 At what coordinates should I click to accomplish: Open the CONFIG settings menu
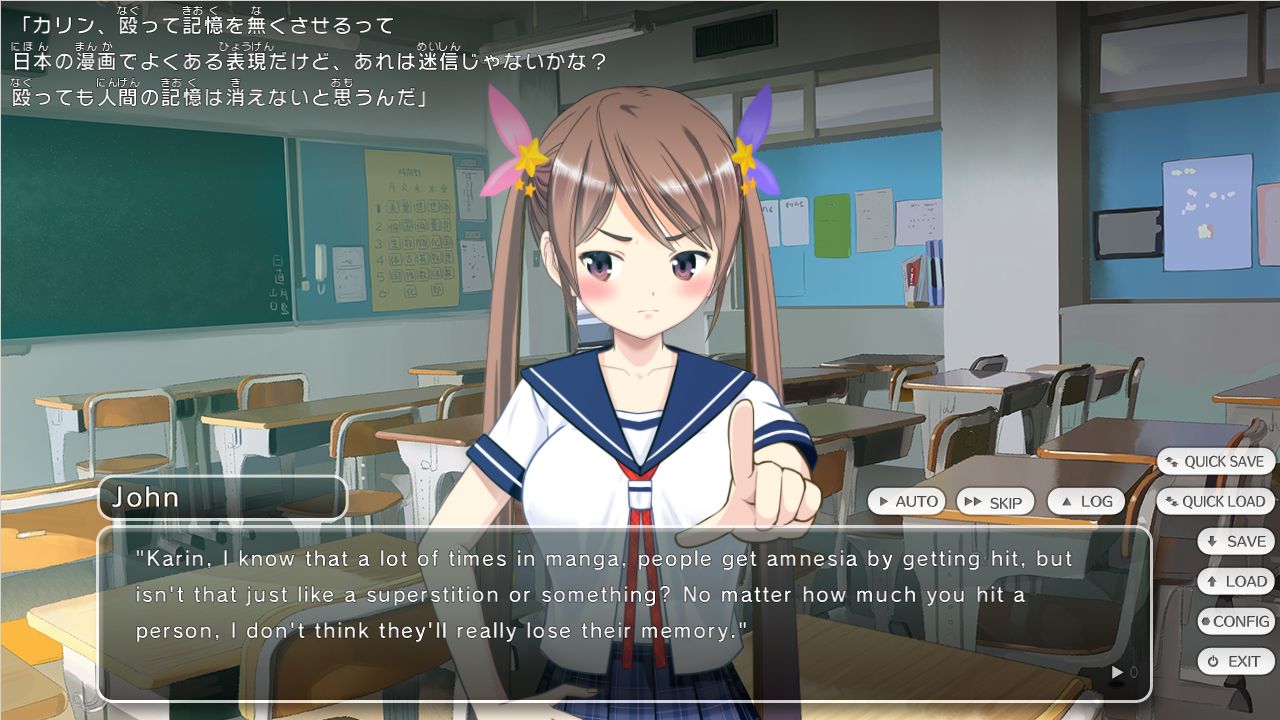pos(1236,621)
